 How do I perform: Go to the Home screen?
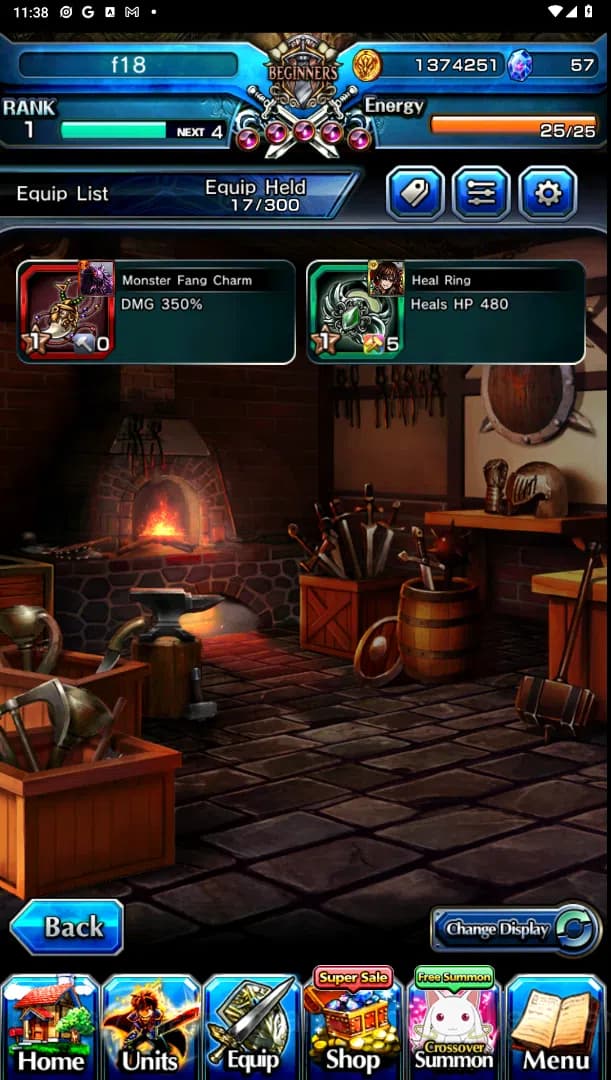pos(50,1026)
